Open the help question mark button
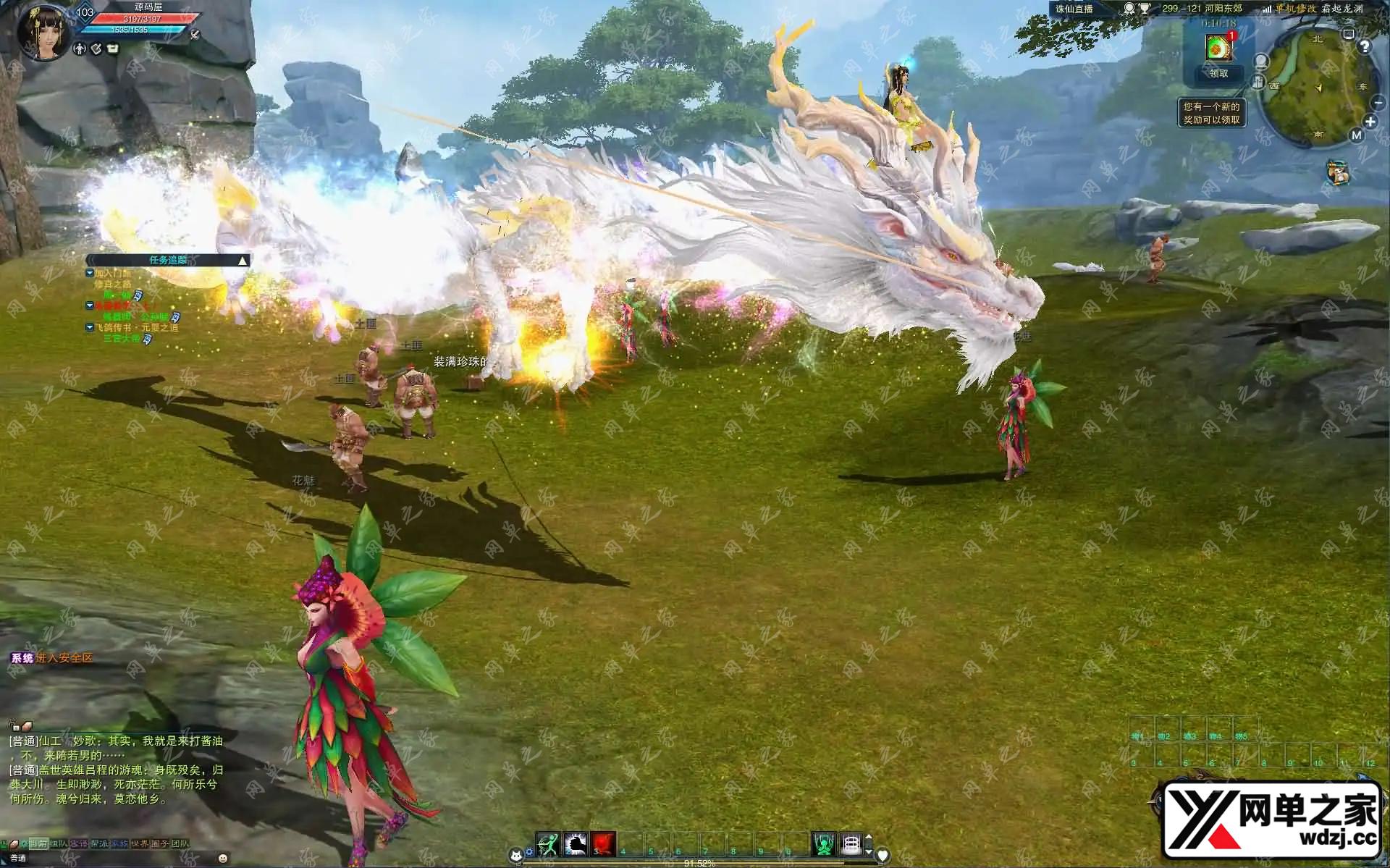 coord(1365,47)
